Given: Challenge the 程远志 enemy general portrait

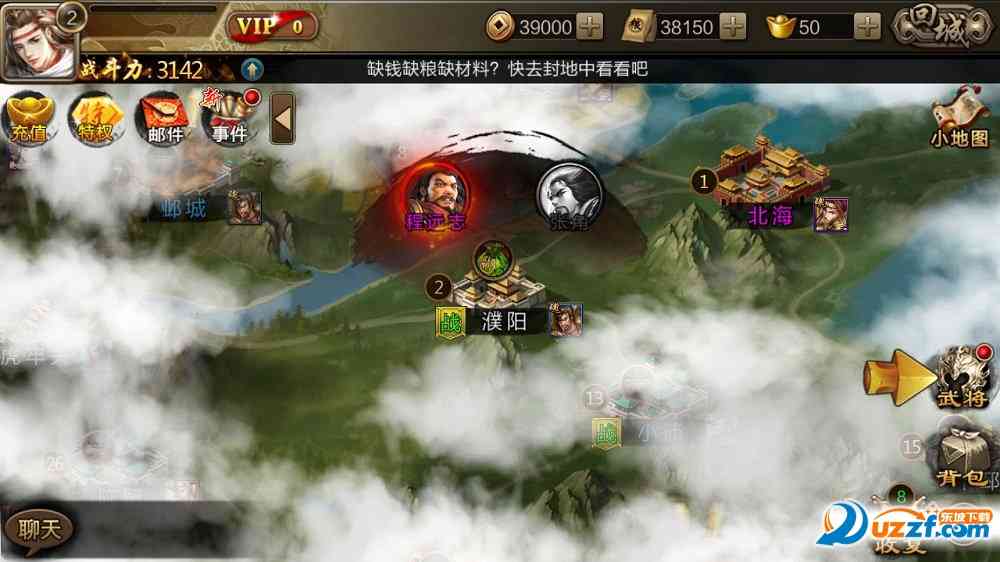Looking at the screenshot, I should [x=436, y=193].
